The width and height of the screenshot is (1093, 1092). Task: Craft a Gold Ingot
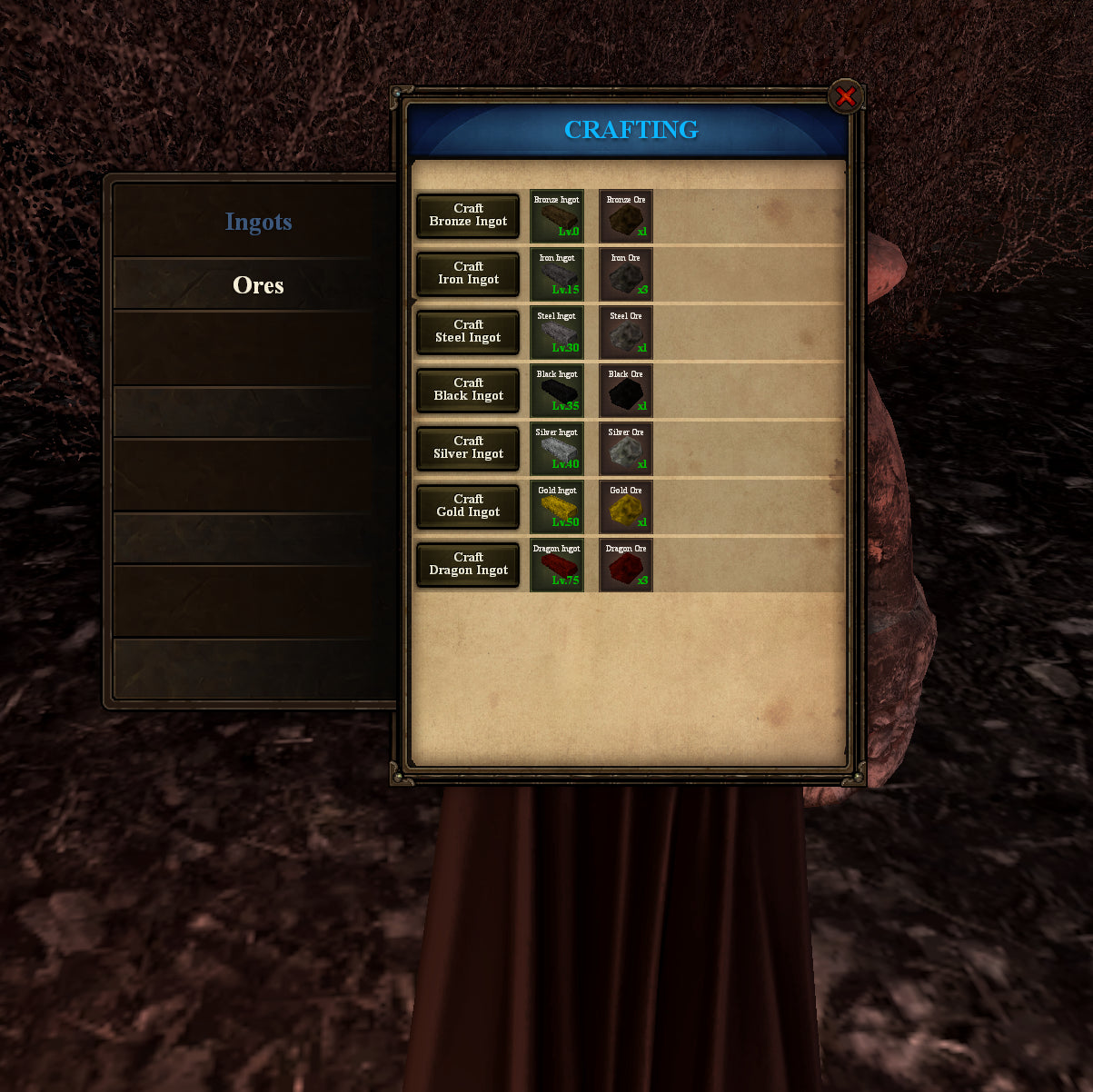click(468, 506)
